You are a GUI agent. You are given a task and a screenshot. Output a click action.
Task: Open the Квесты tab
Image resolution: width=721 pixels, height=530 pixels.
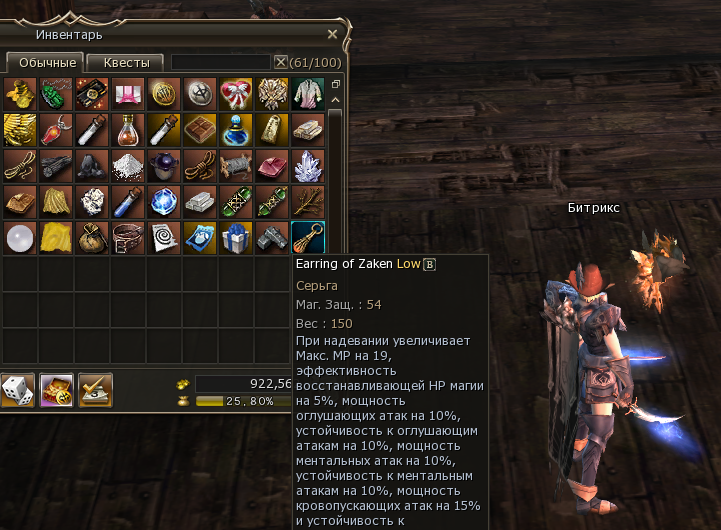[x=126, y=62]
